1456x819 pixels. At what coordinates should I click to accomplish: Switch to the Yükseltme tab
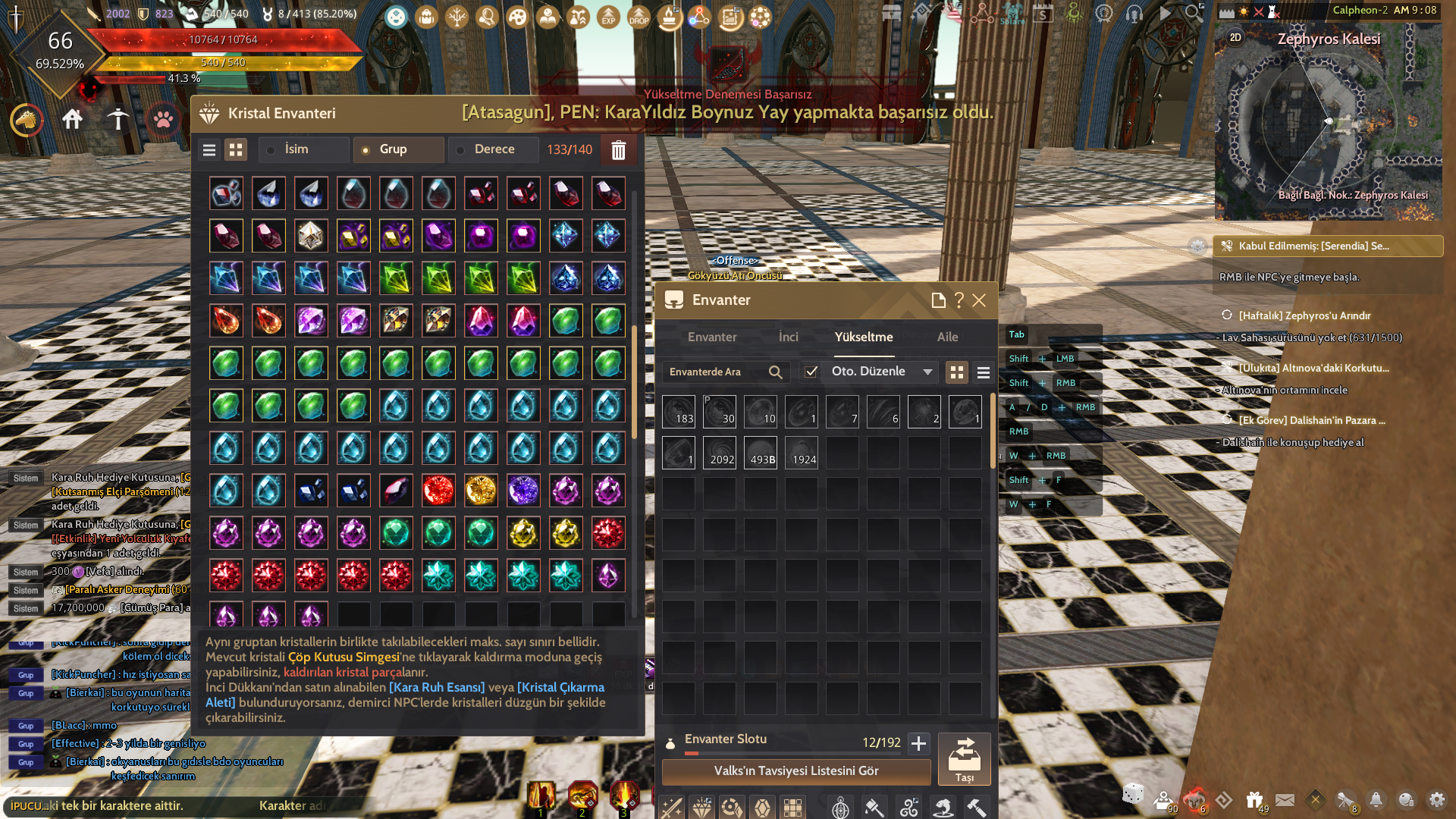(864, 337)
